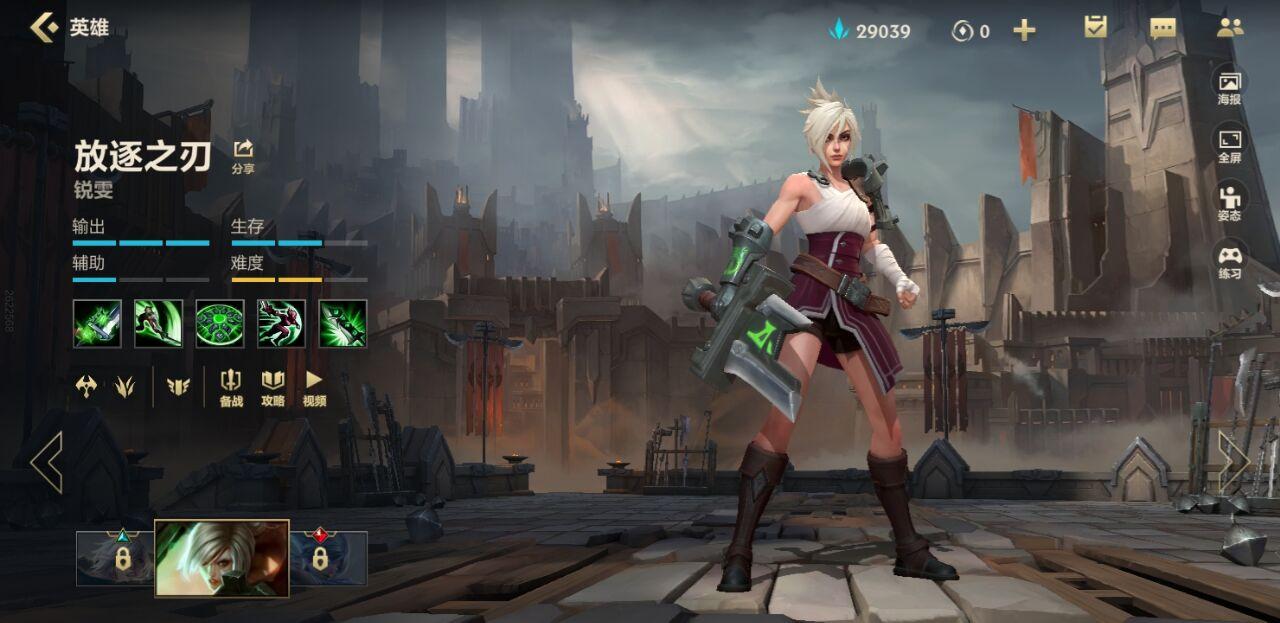1280x623 pixels.
Task: Select the green rune circle ability
Action: (x=220, y=324)
